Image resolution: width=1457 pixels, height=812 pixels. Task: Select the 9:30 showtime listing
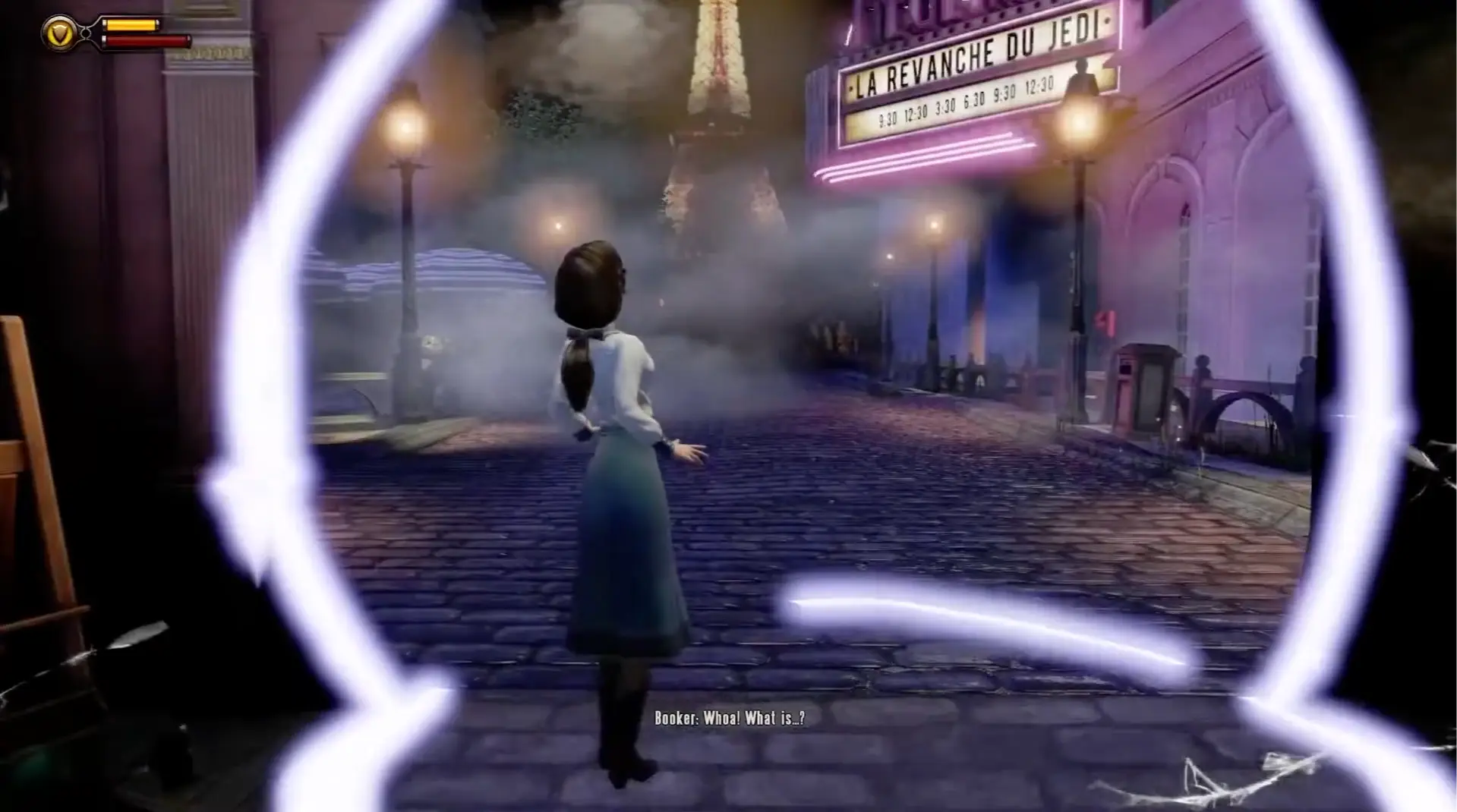[888, 117]
